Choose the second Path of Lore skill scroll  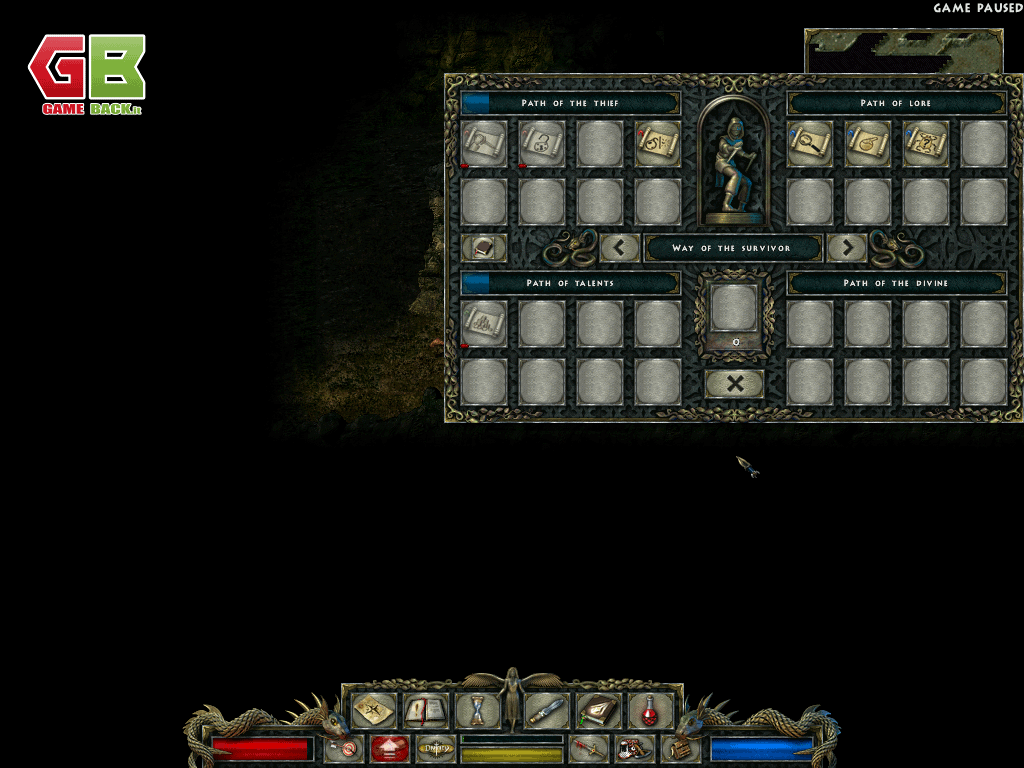pyautogui.click(x=868, y=144)
